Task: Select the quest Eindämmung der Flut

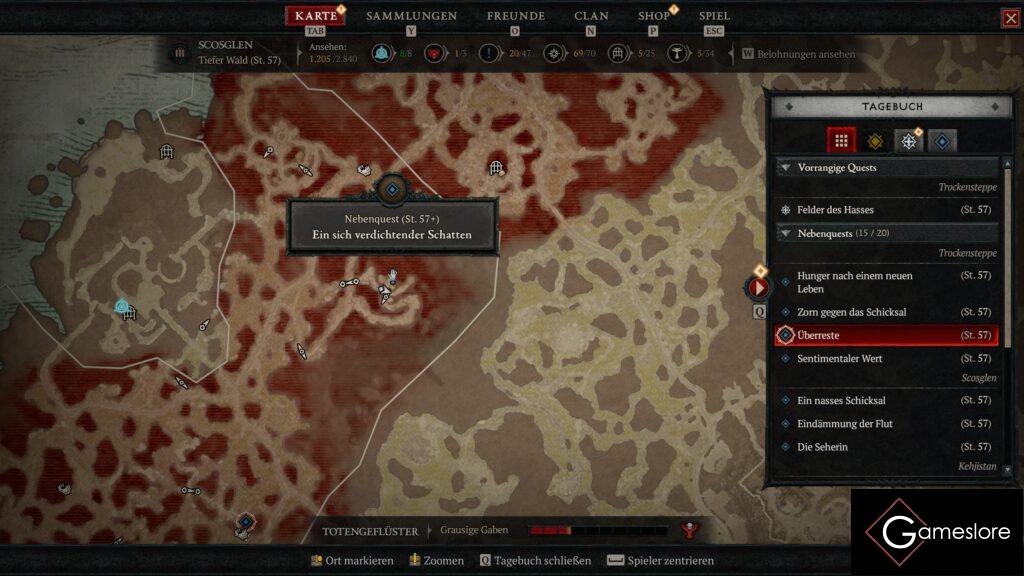Action: point(844,423)
